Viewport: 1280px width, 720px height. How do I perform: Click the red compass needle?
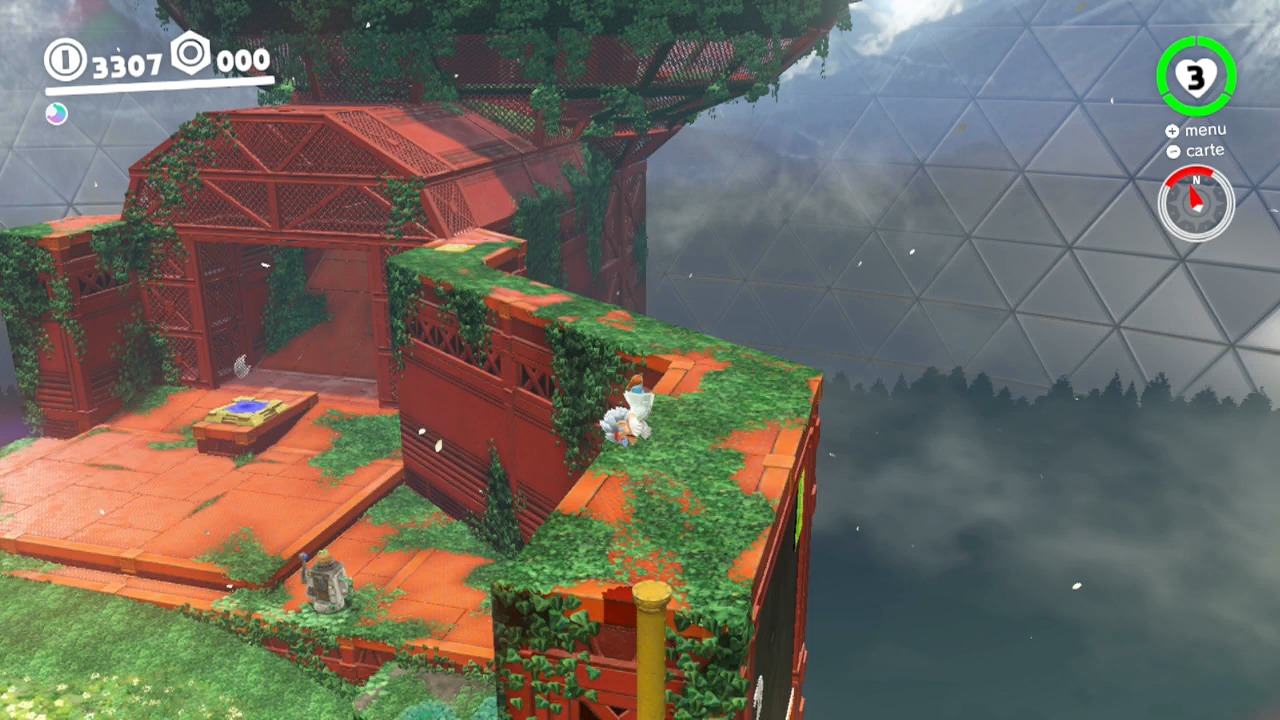pyautogui.click(x=1196, y=197)
